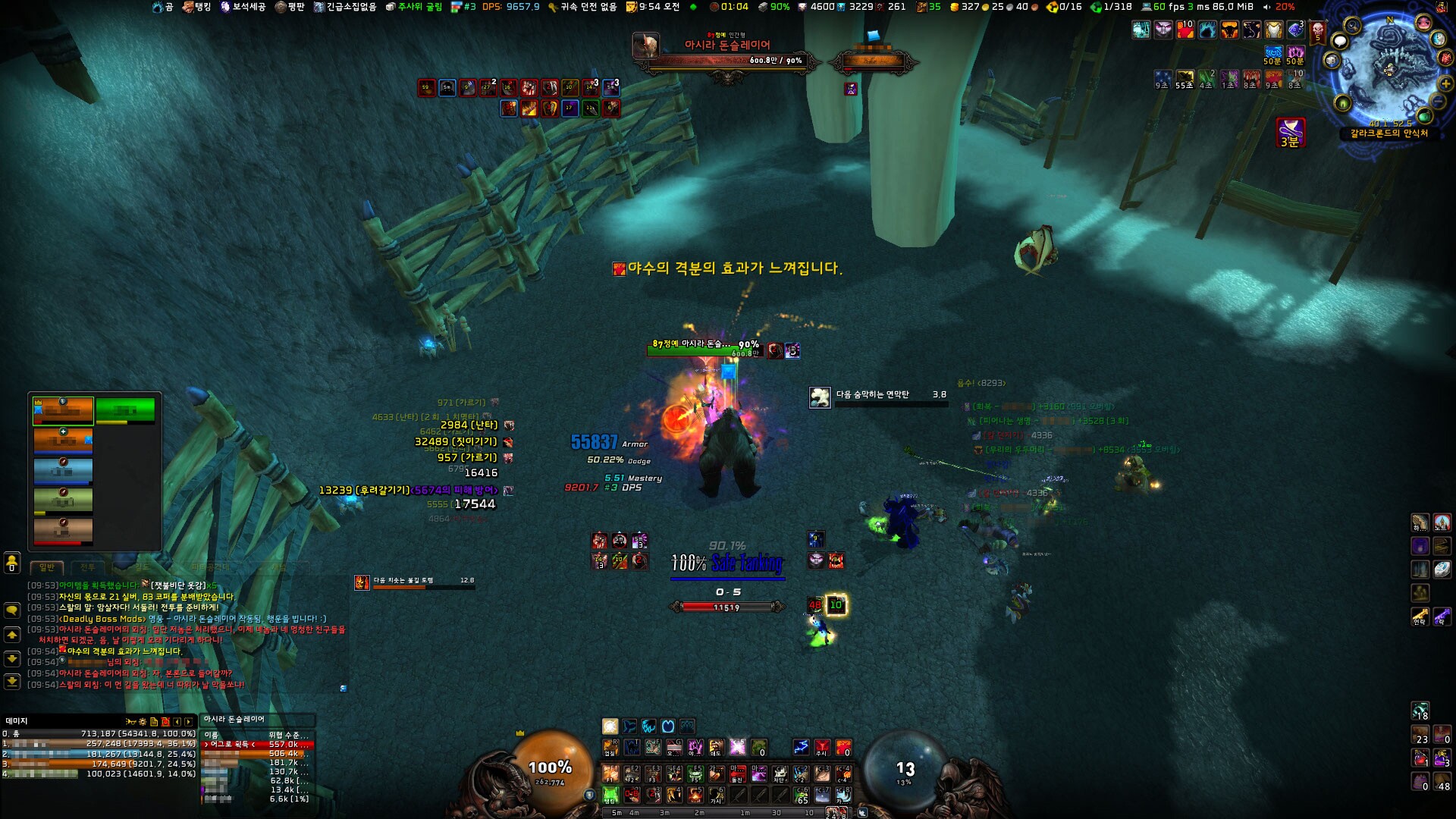Click the purple 3분 buff icon
The width and height of the screenshot is (1456, 819).
click(x=1290, y=132)
